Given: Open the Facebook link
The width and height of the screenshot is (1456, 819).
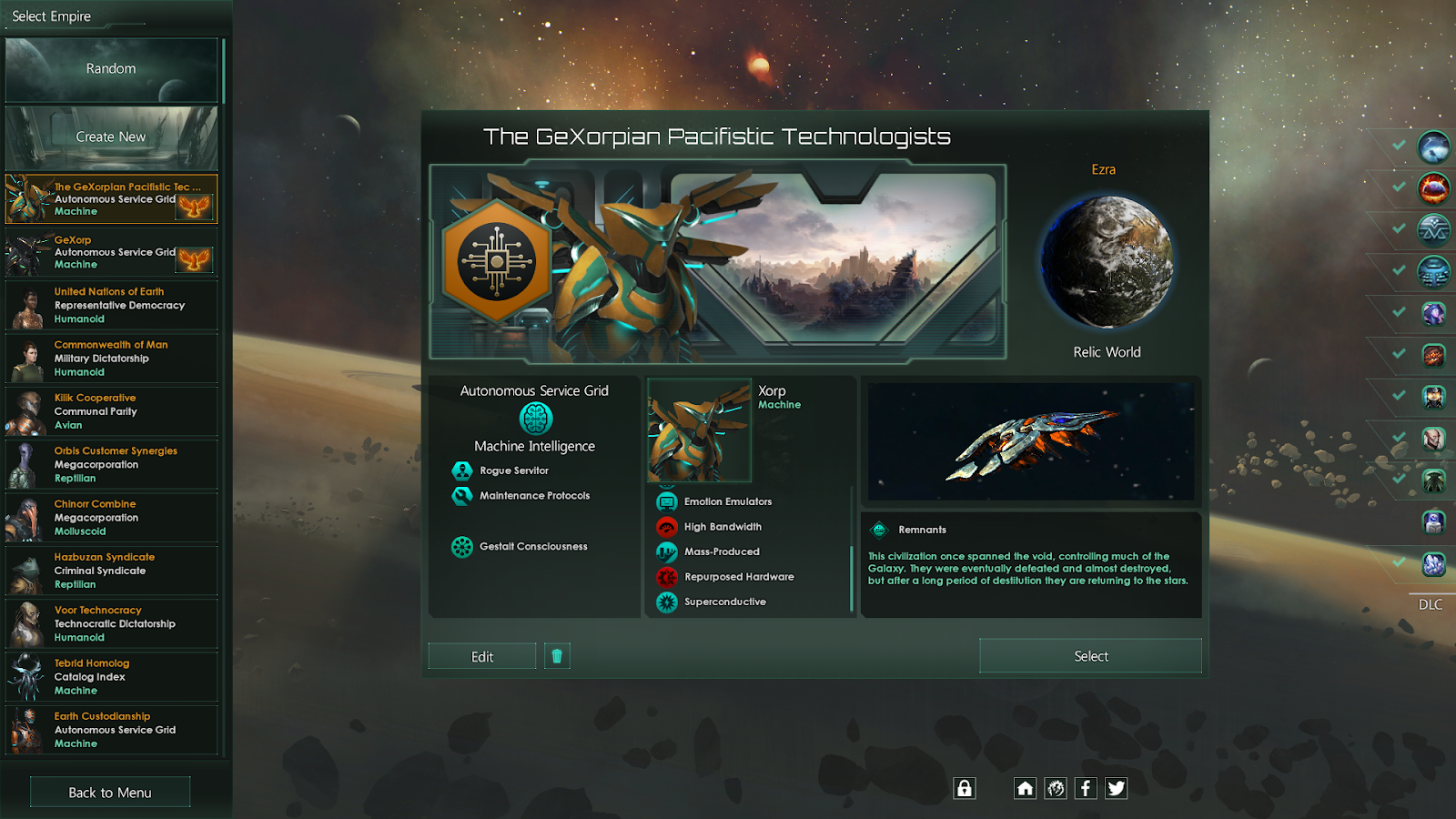Looking at the screenshot, I should [x=1086, y=788].
